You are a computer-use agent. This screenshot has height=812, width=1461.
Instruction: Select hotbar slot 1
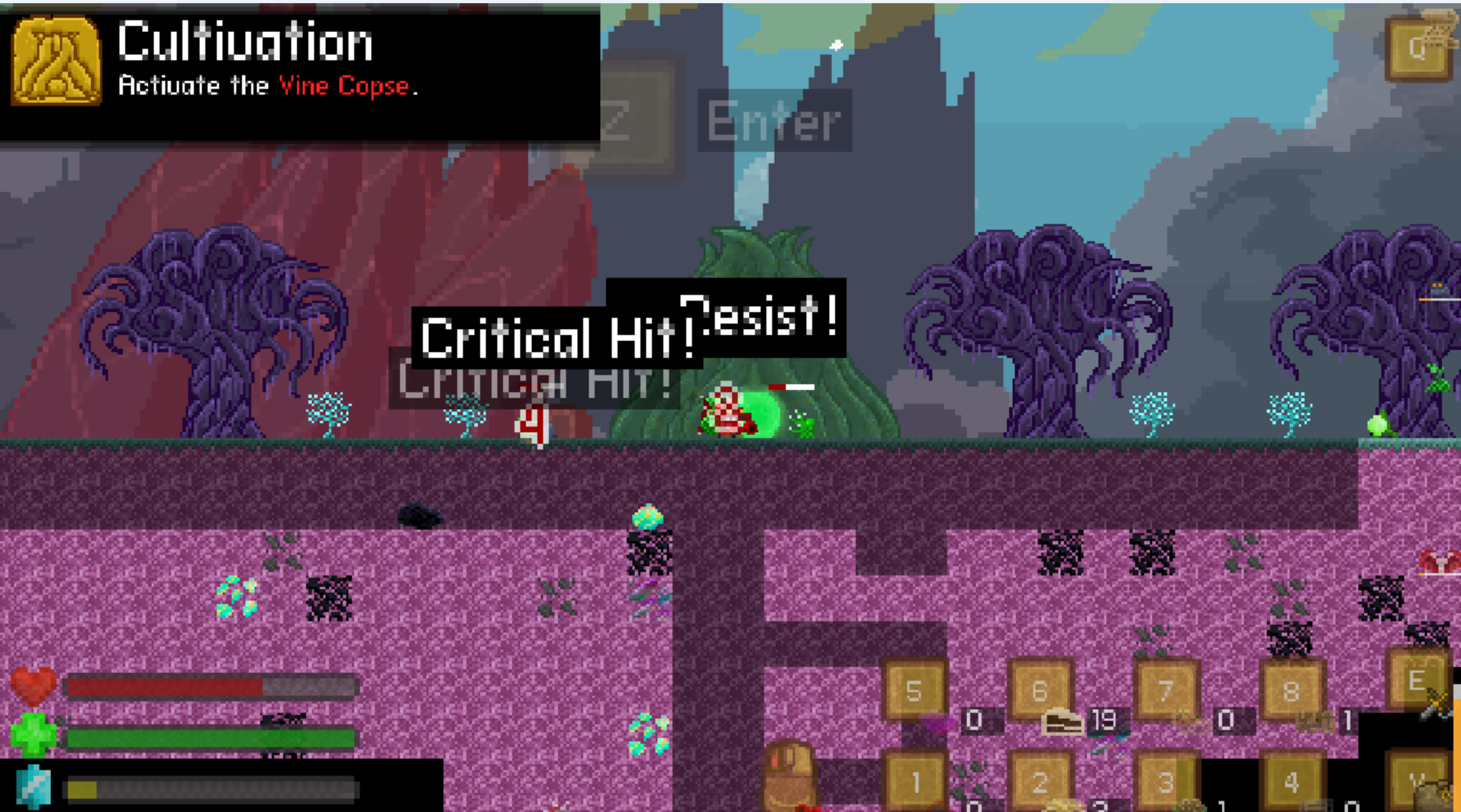(914, 782)
